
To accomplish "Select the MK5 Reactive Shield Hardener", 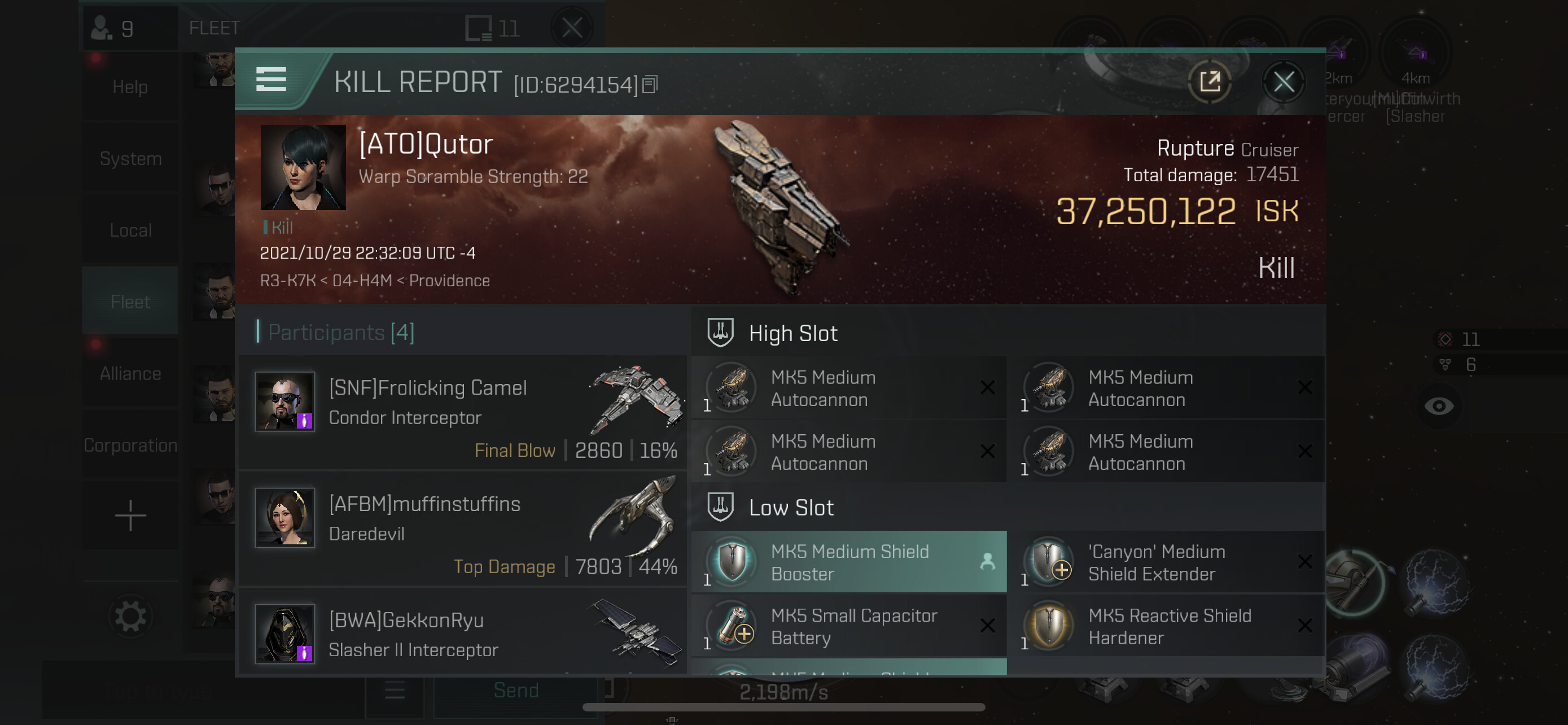I will coord(1165,626).
